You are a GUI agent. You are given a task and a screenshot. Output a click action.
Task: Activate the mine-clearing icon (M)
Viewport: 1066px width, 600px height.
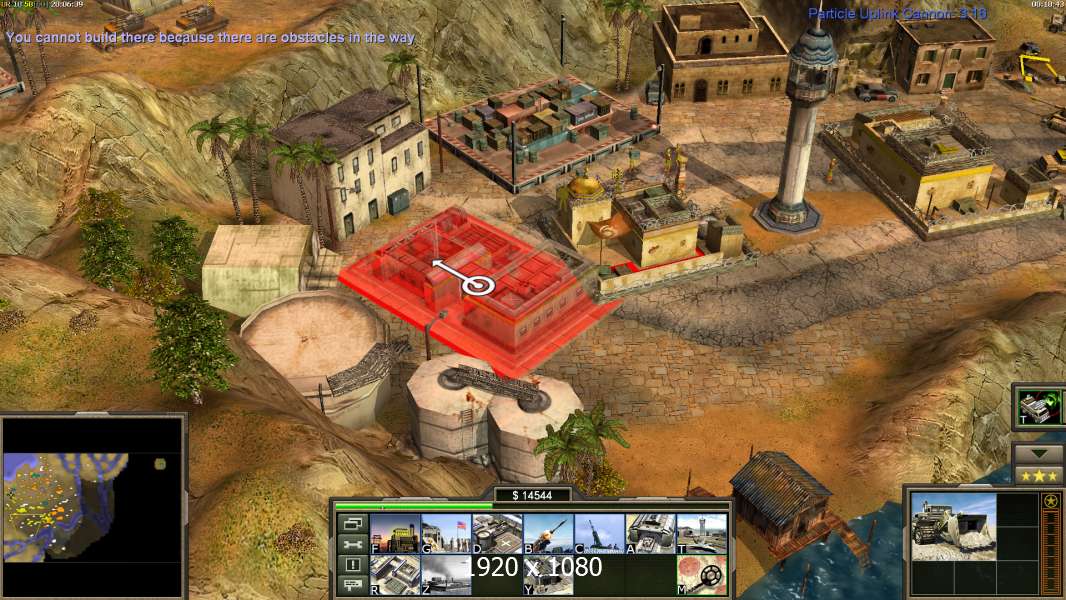coord(702,575)
